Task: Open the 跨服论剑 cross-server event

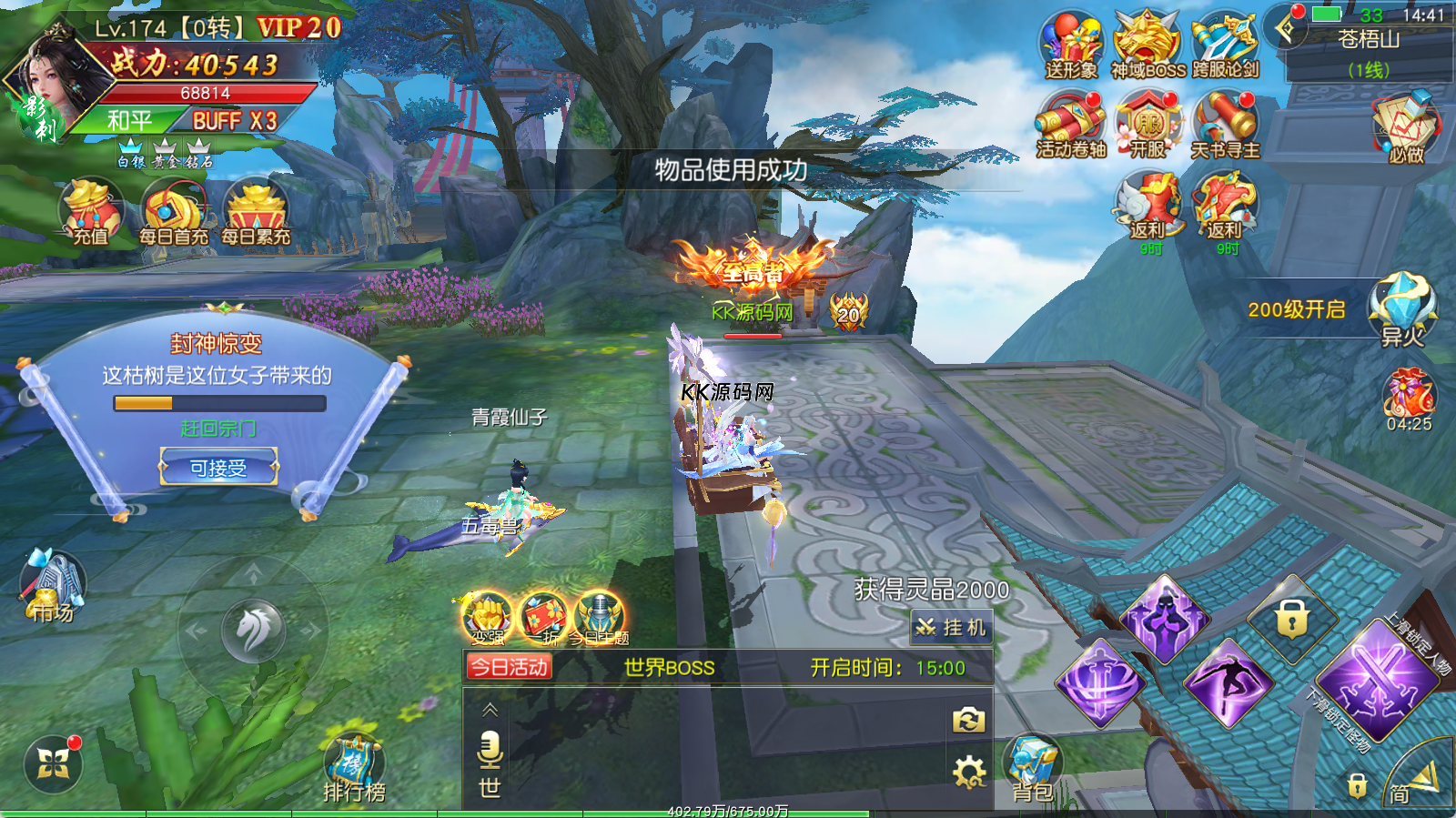Action: click(x=1225, y=45)
